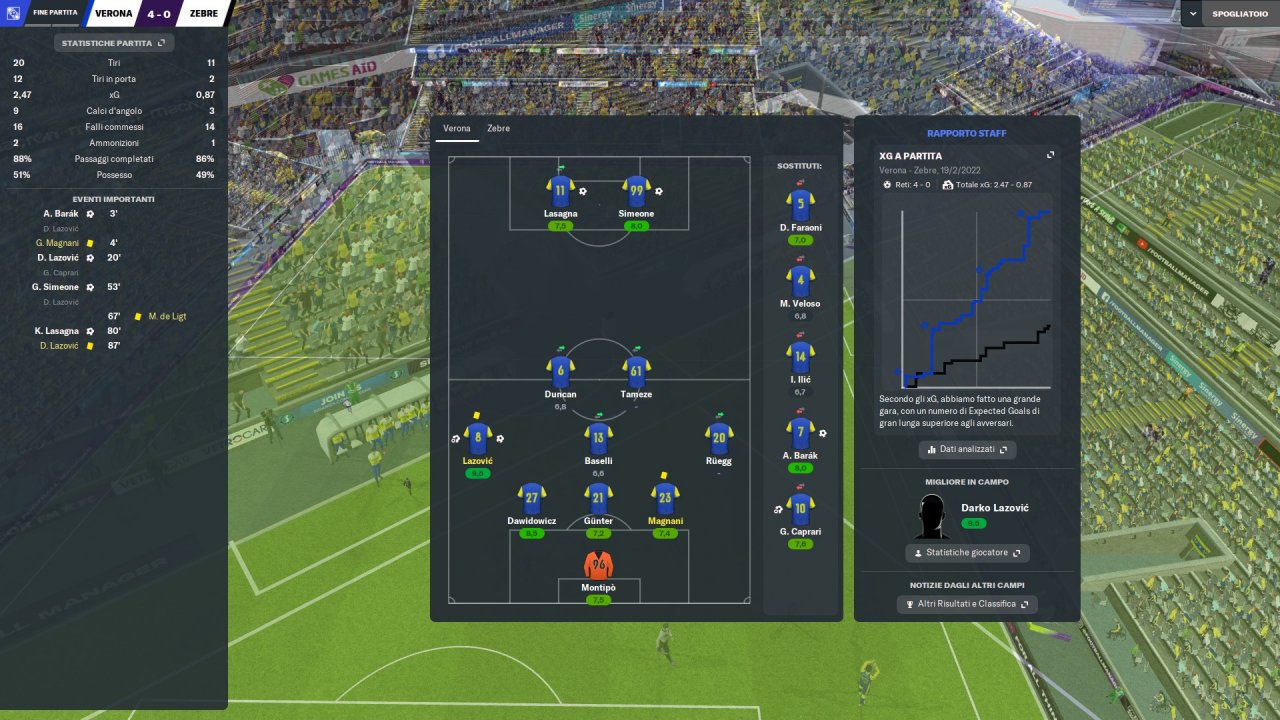Pick substitute G. Caprari
Screen dimensions: 1280x720
(800, 509)
